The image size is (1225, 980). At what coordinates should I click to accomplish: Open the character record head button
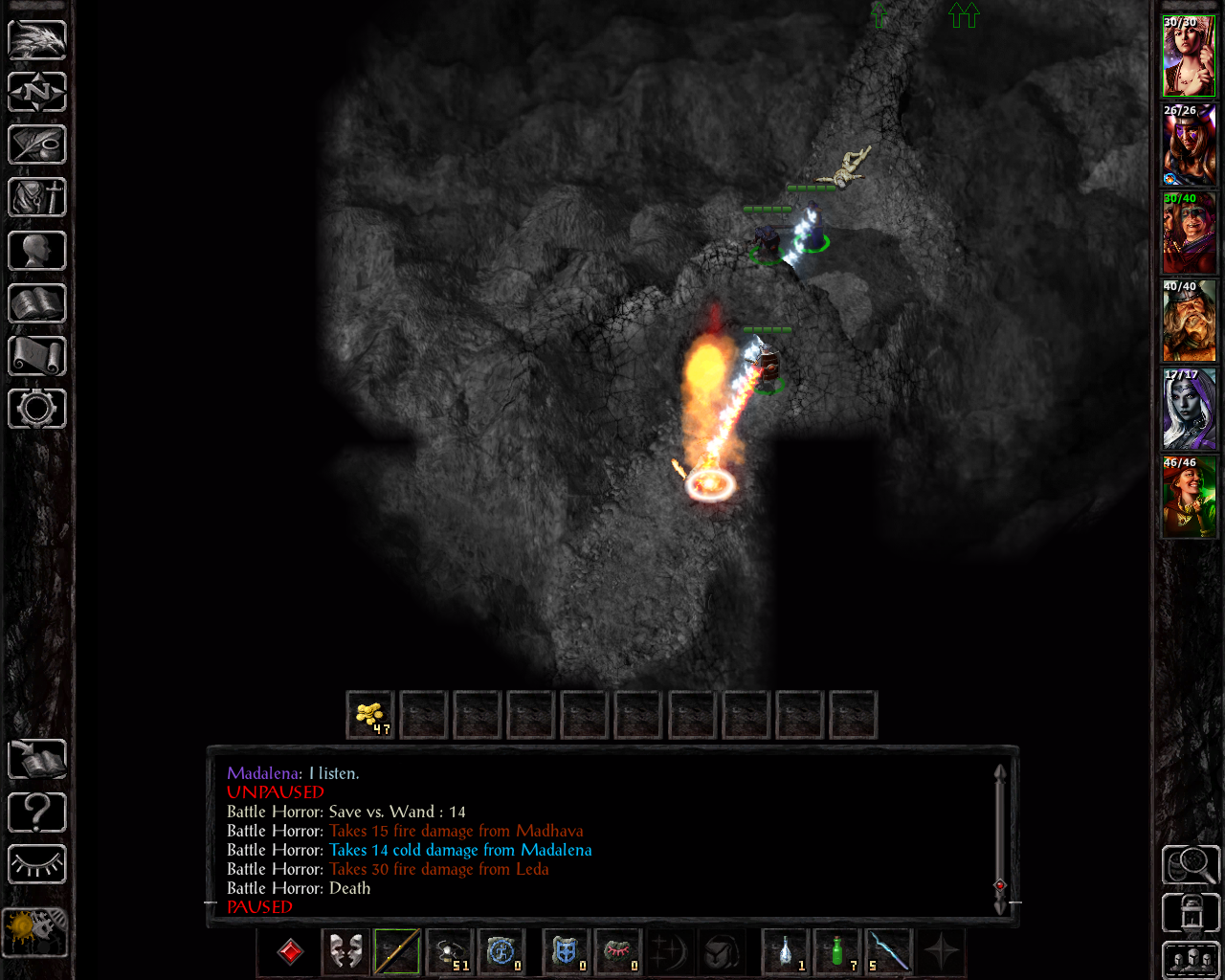37,251
